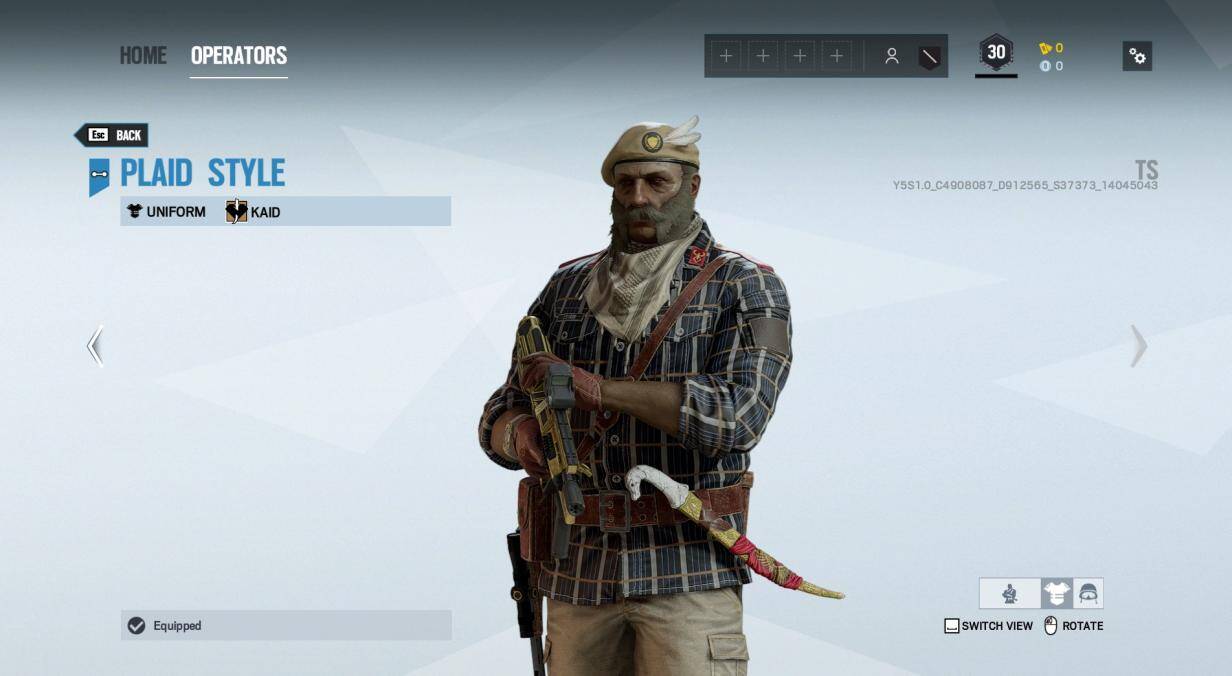Click the level 30 clearance badge

click(996, 54)
